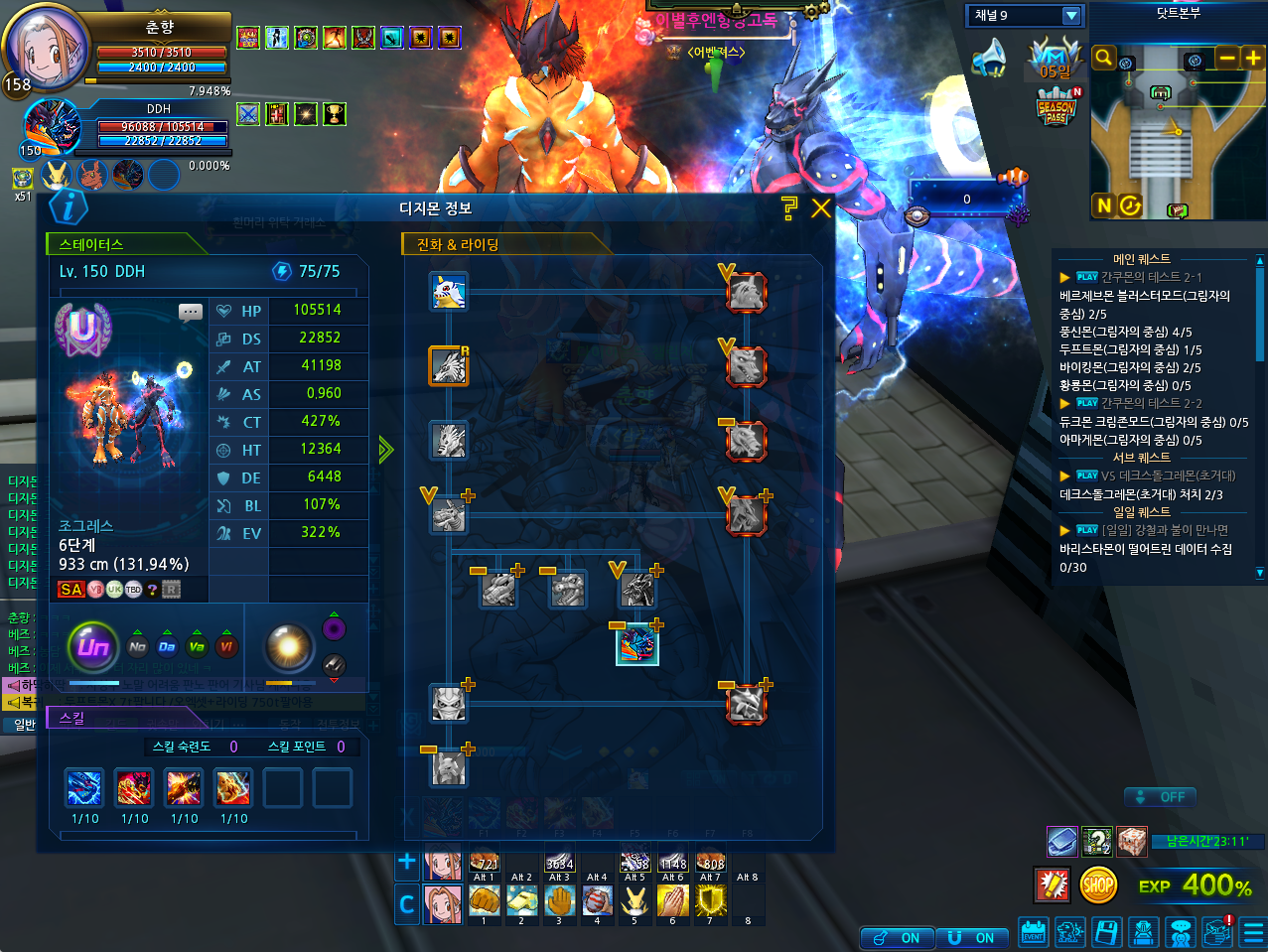
Task: Select the highlighted evolution slot in tree
Action: [636, 644]
